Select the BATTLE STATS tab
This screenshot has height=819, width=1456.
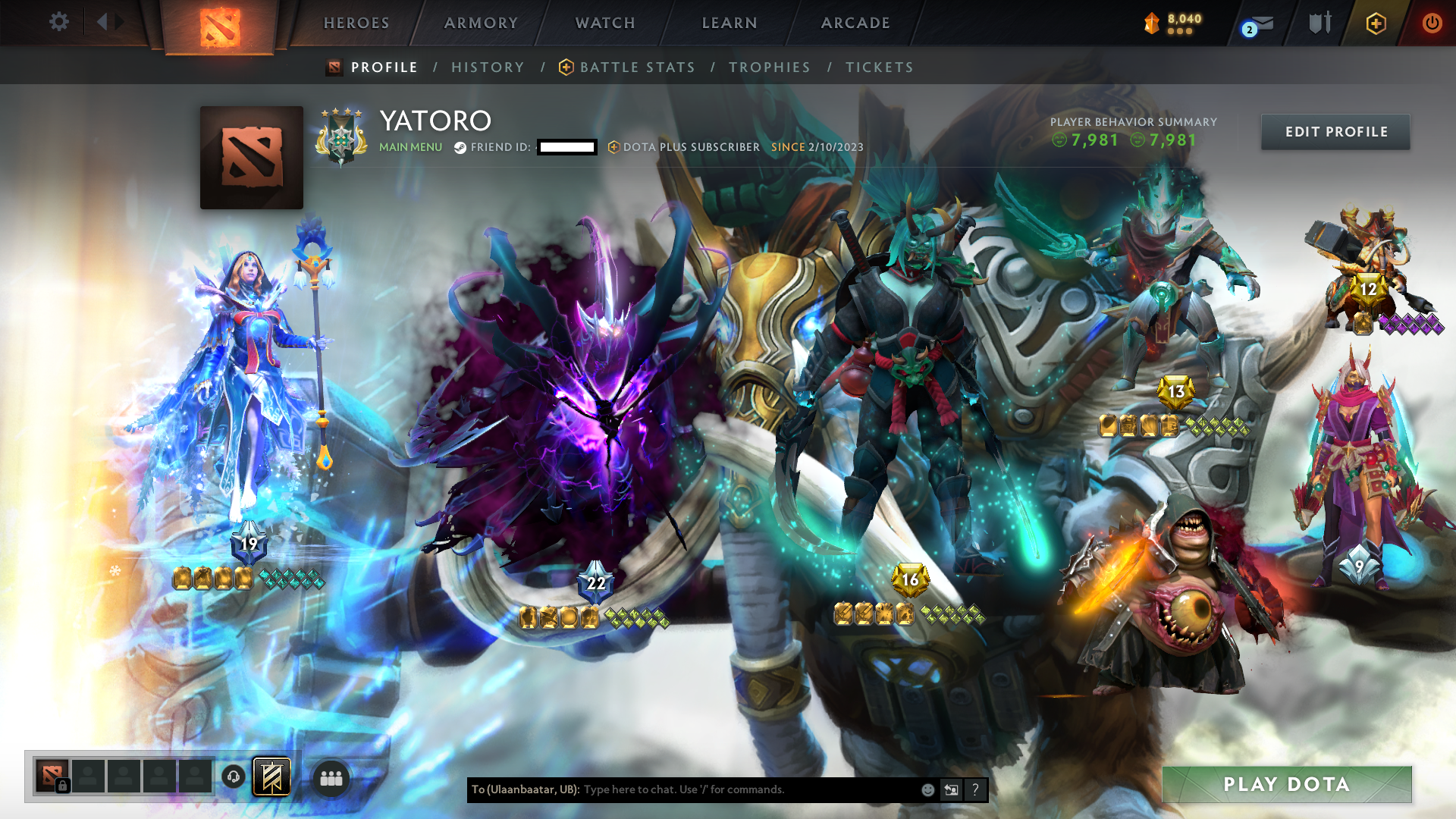click(637, 67)
